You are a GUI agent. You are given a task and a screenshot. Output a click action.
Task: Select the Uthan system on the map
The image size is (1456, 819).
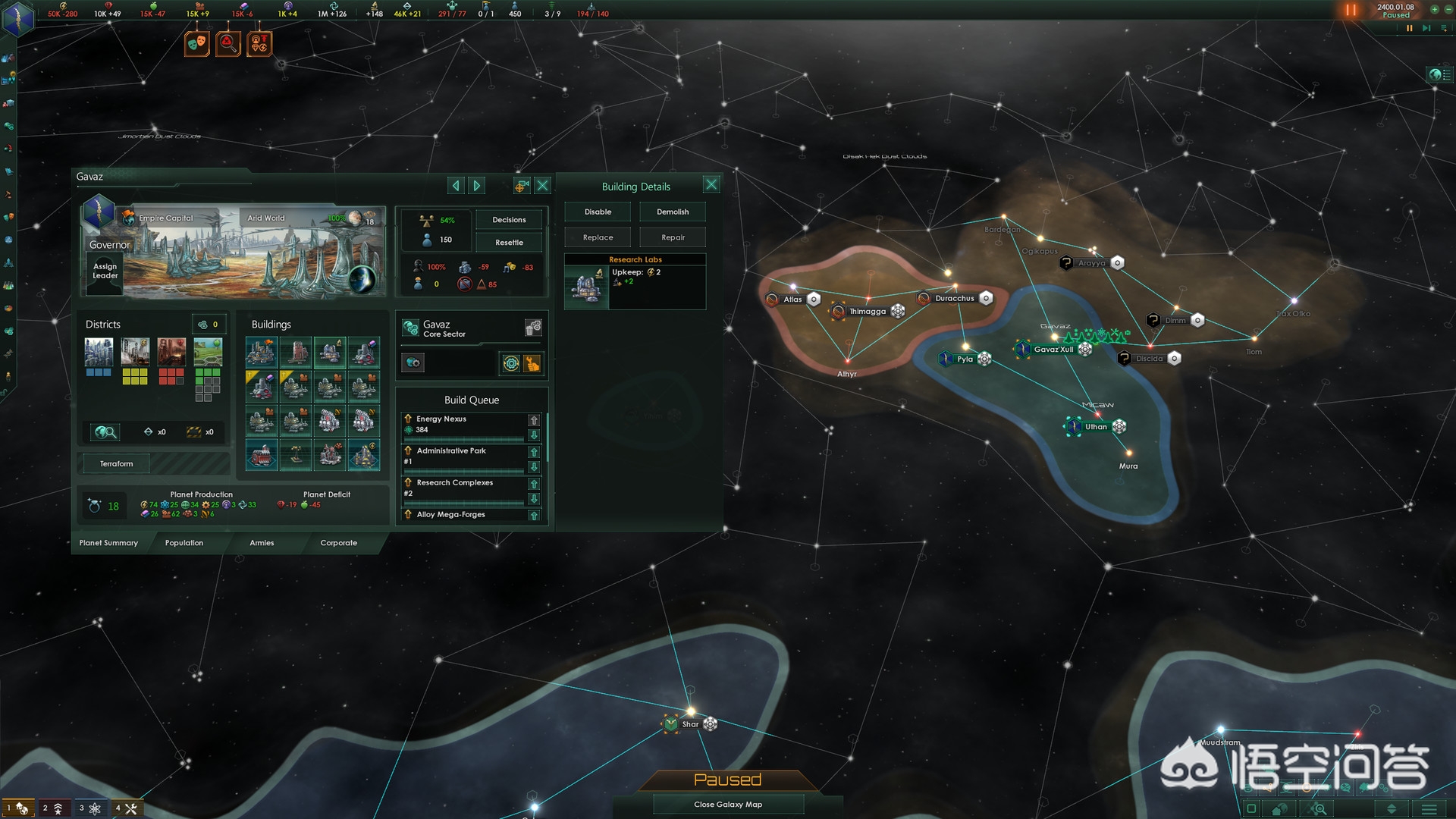point(1096,427)
